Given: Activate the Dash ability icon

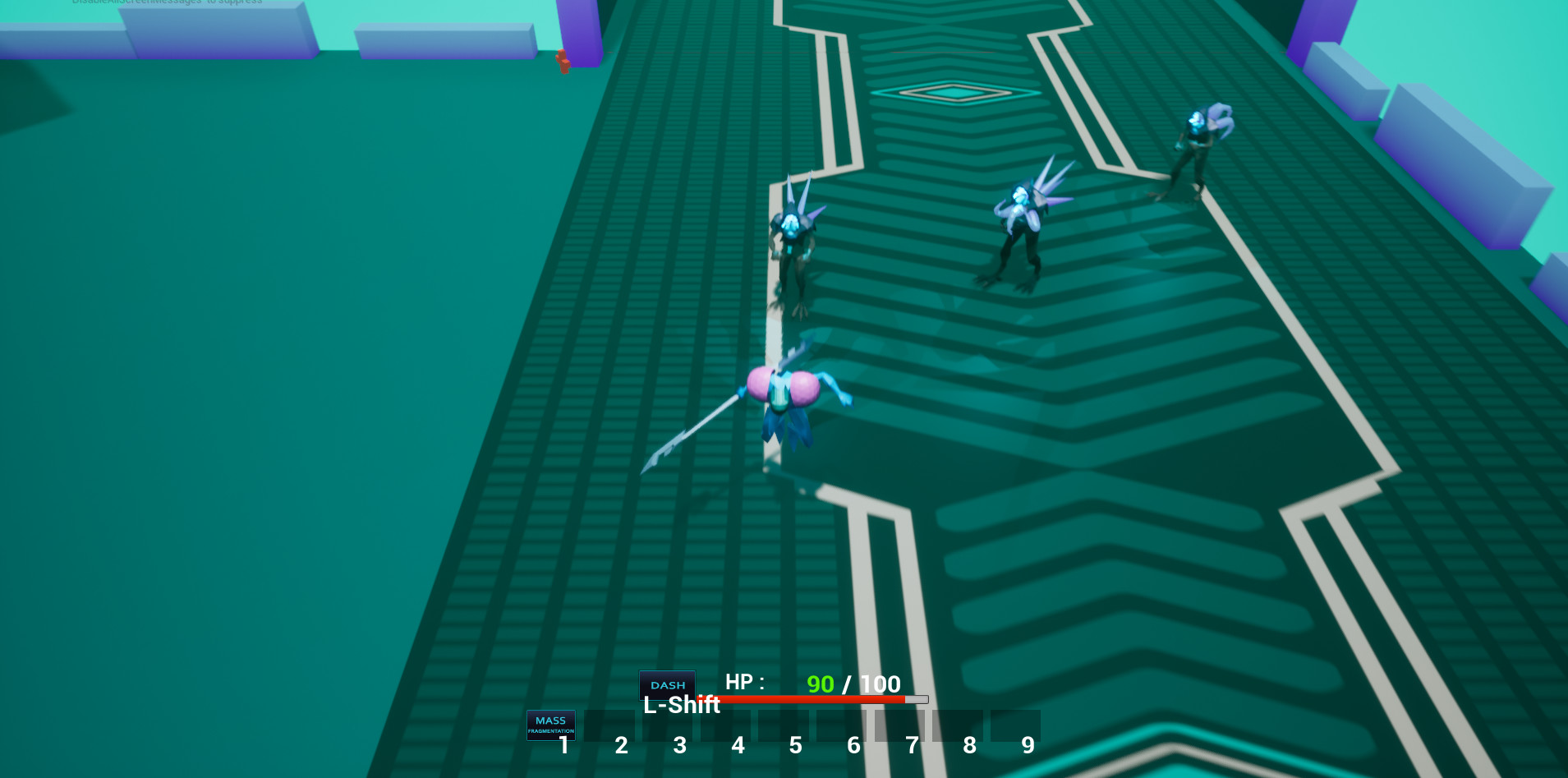Looking at the screenshot, I should click(x=667, y=684).
